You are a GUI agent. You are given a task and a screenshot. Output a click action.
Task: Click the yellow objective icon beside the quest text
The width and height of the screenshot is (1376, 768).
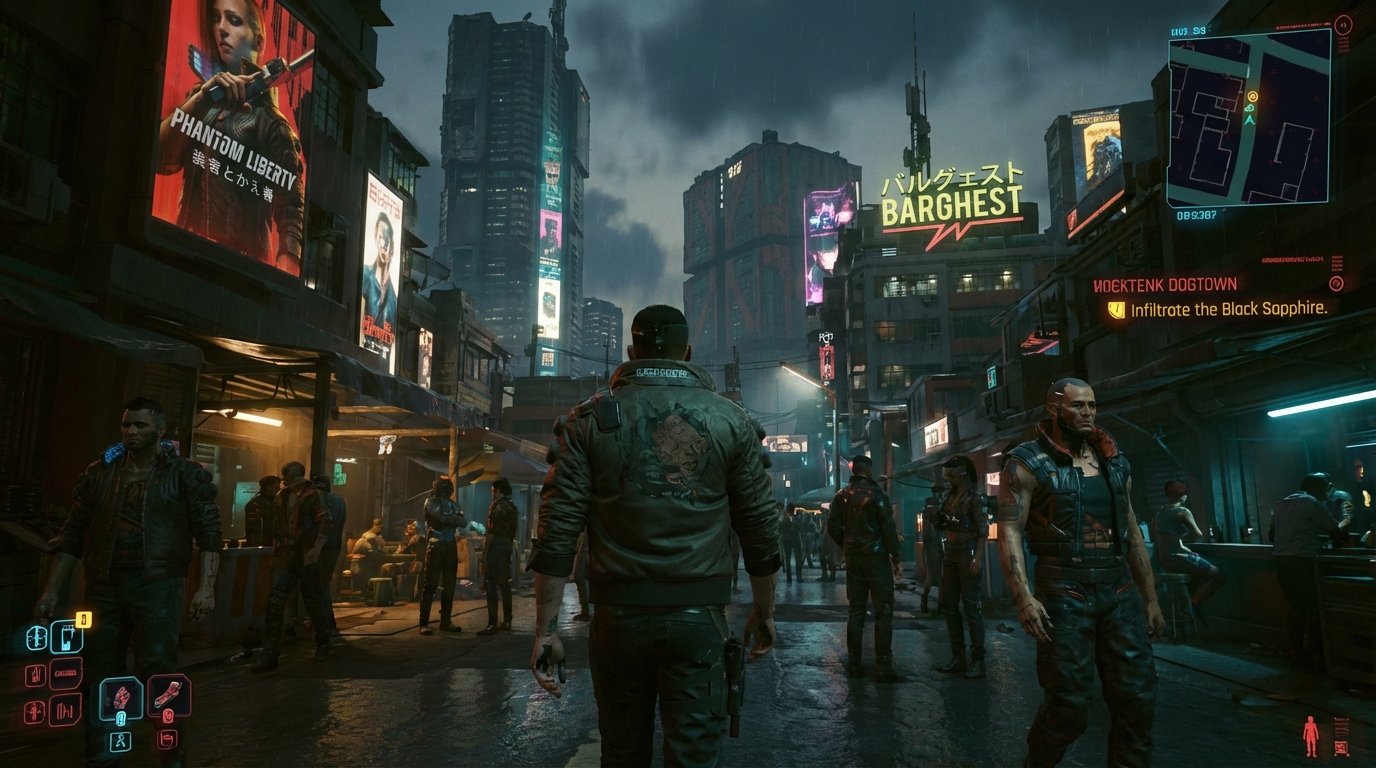[1117, 309]
